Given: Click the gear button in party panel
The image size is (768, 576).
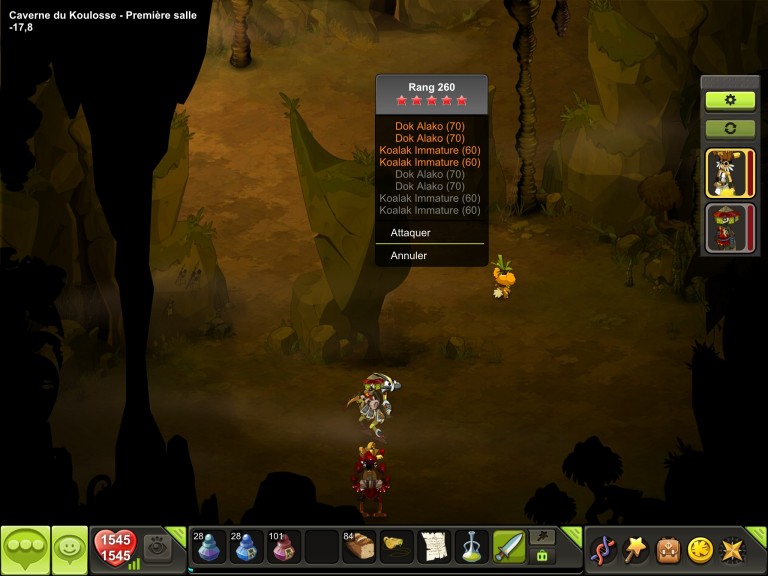Looking at the screenshot, I should click(x=730, y=100).
